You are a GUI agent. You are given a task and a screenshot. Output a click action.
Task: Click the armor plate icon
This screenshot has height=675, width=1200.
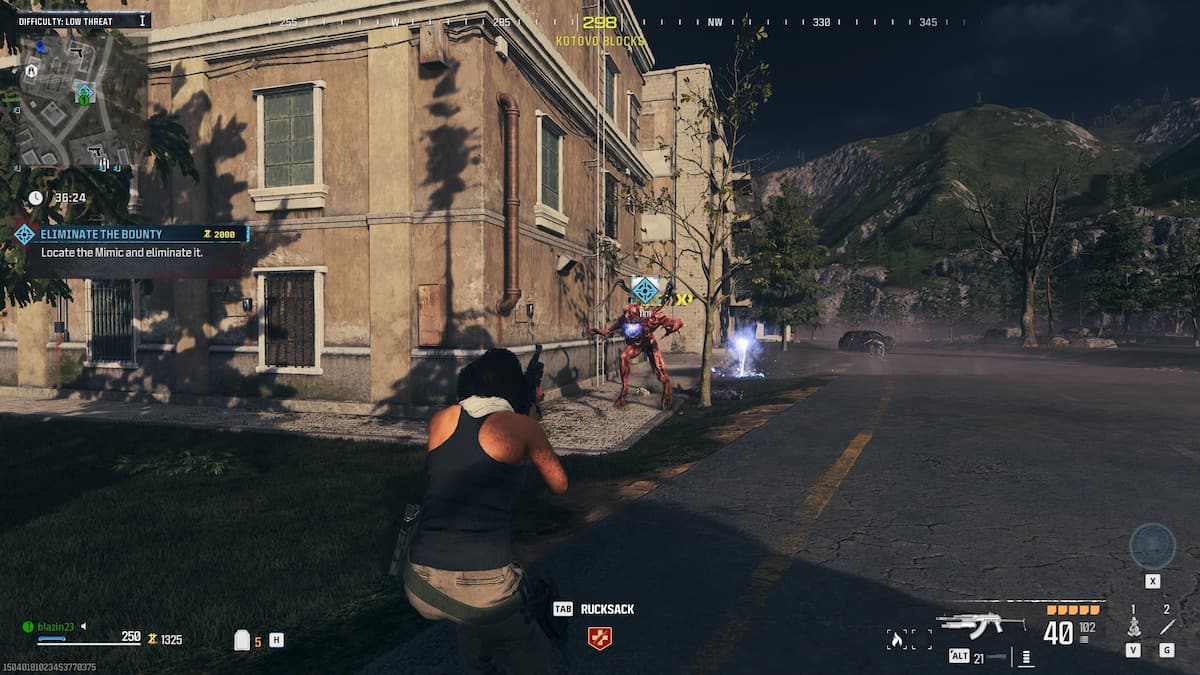coord(241,640)
